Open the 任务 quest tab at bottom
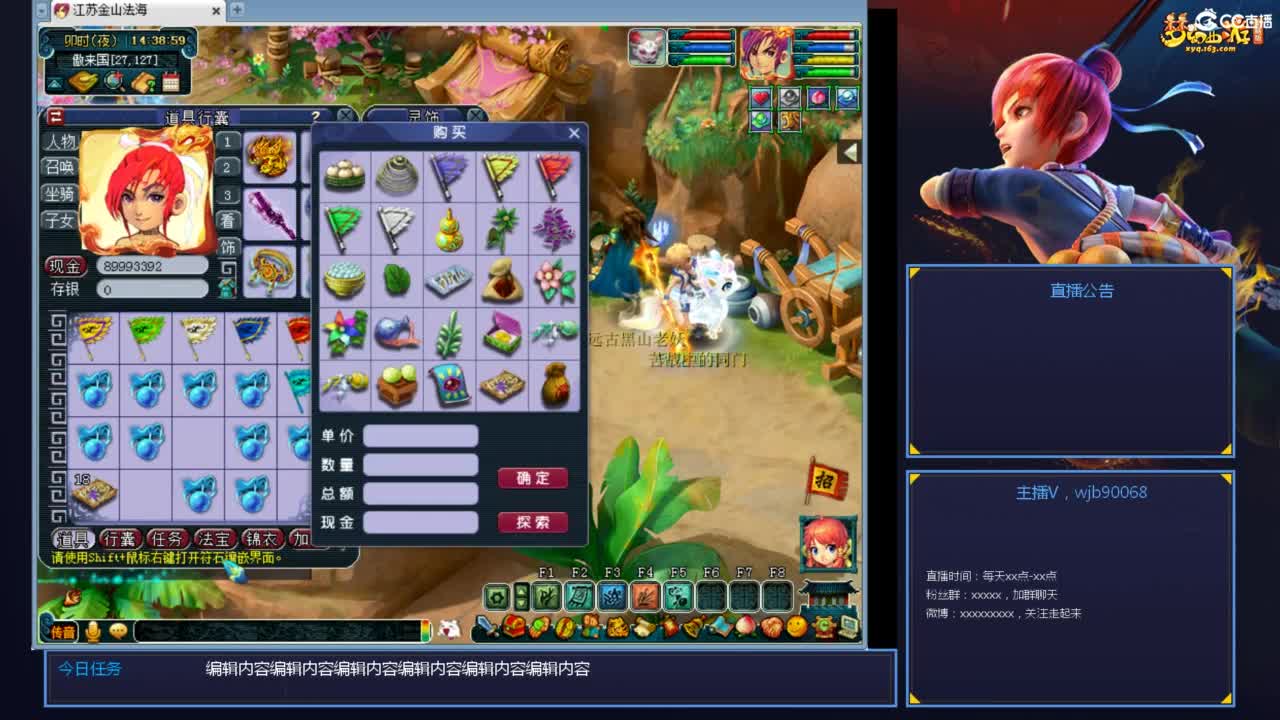Viewport: 1280px width, 720px height. (x=168, y=537)
